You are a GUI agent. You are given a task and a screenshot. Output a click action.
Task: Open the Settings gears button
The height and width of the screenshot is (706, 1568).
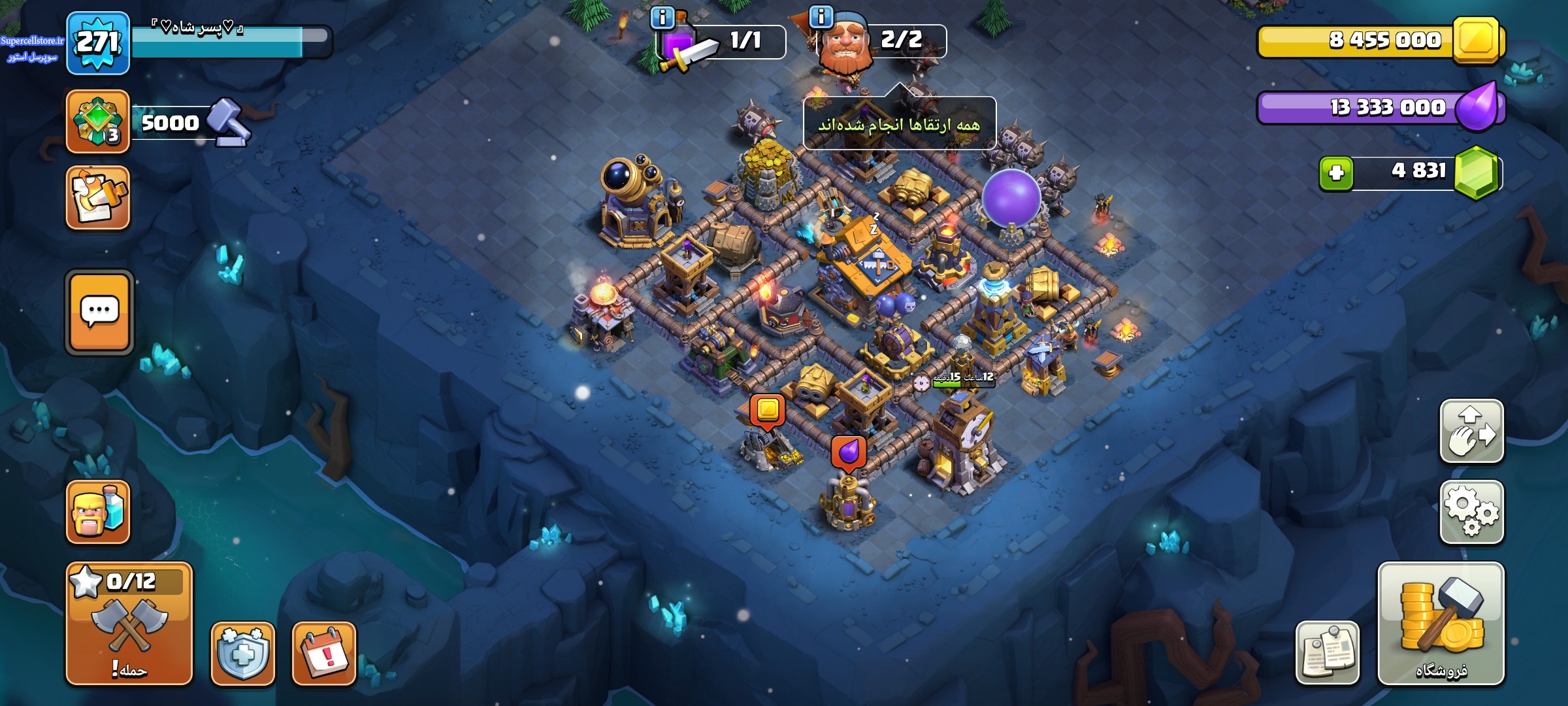click(1471, 512)
